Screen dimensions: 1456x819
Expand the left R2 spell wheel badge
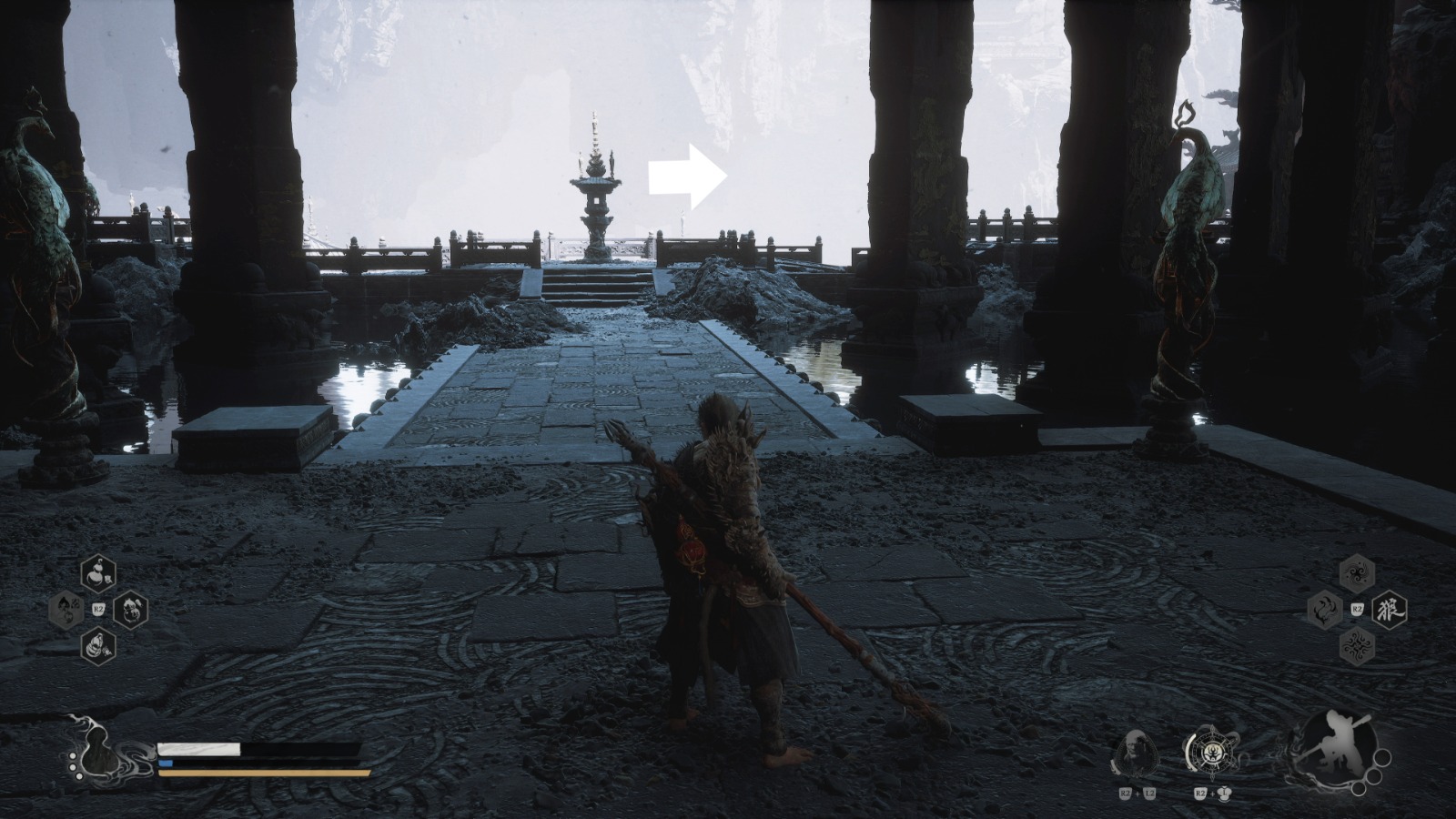pos(98,607)
